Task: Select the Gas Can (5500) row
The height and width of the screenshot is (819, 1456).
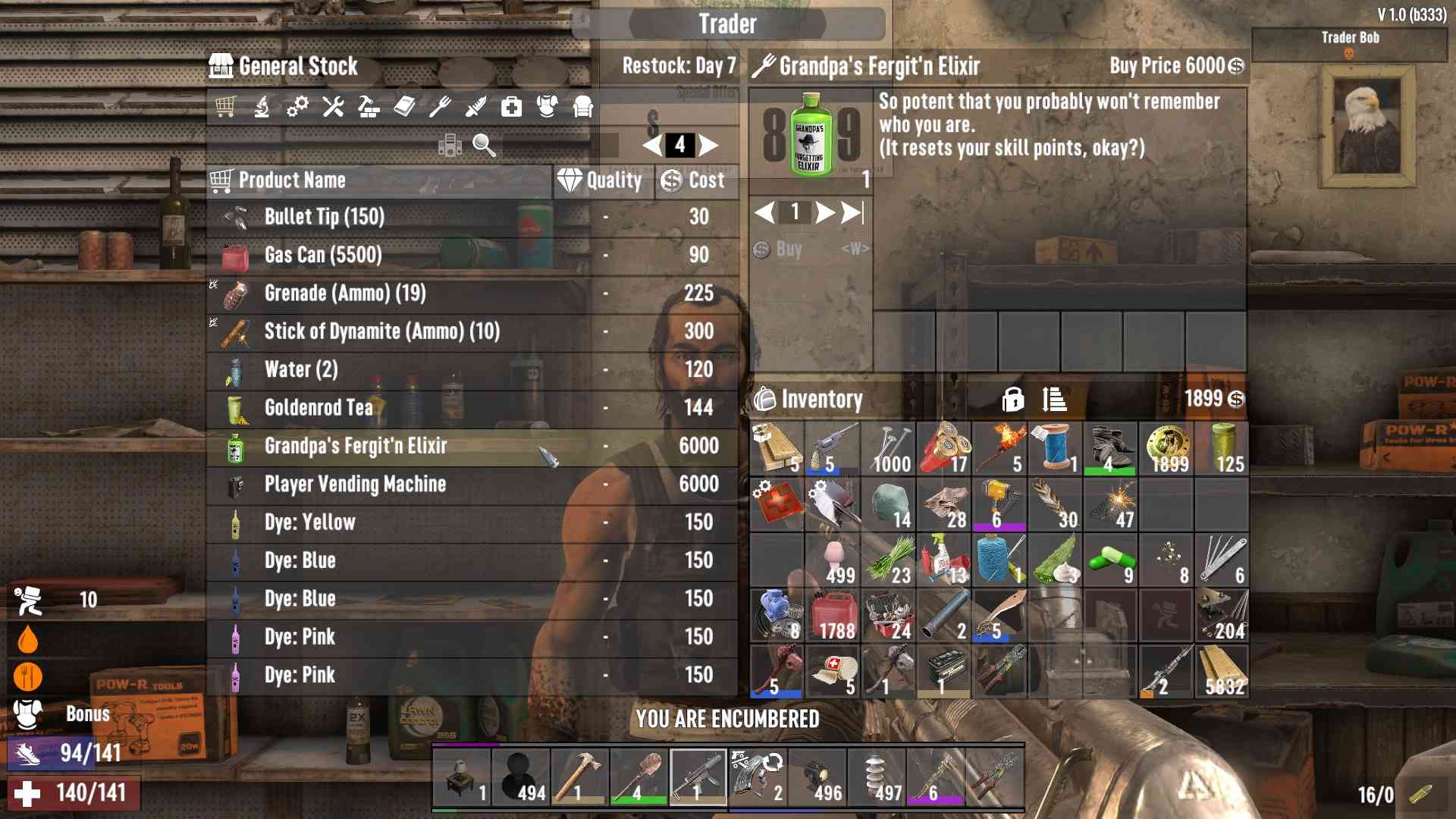Action: click(470, 255)
